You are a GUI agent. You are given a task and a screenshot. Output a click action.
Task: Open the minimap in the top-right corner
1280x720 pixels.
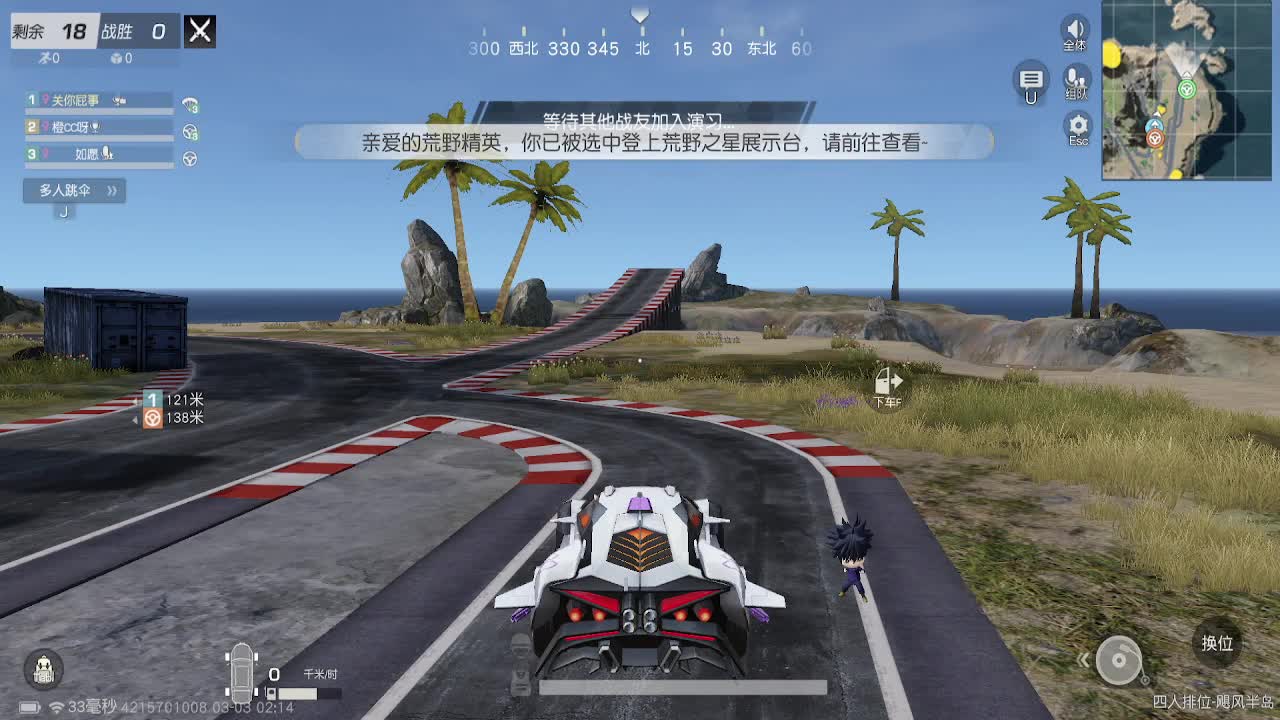pyautogui.click(x=1185, y=90)
